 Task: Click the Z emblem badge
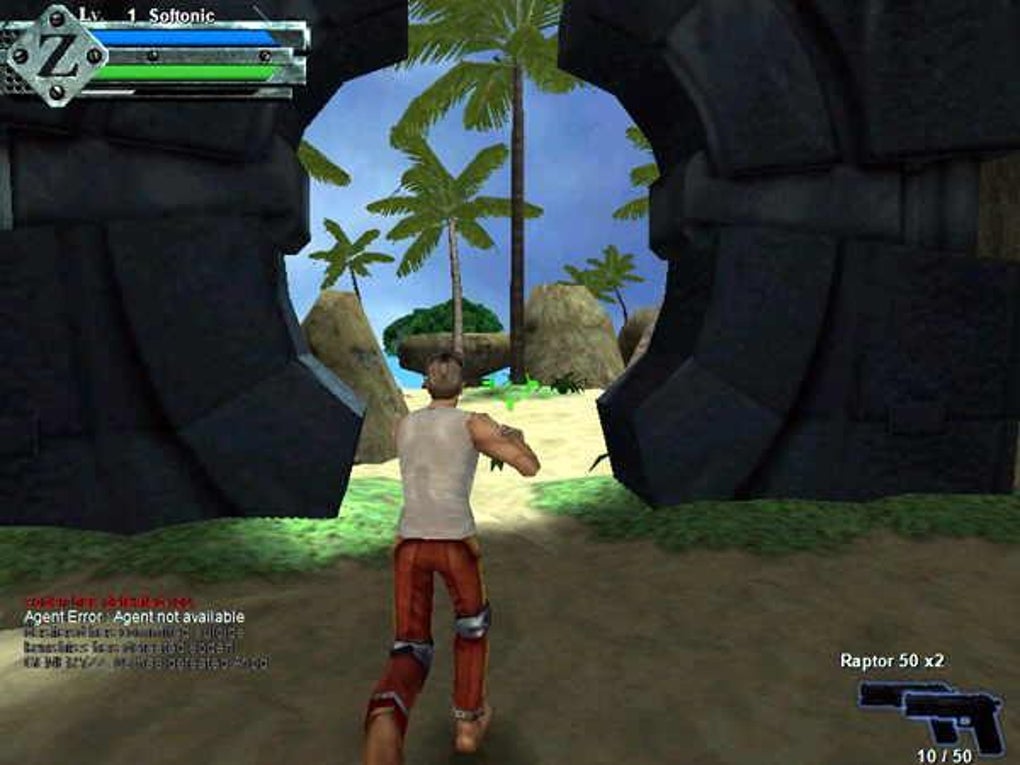tap(56, 54)
